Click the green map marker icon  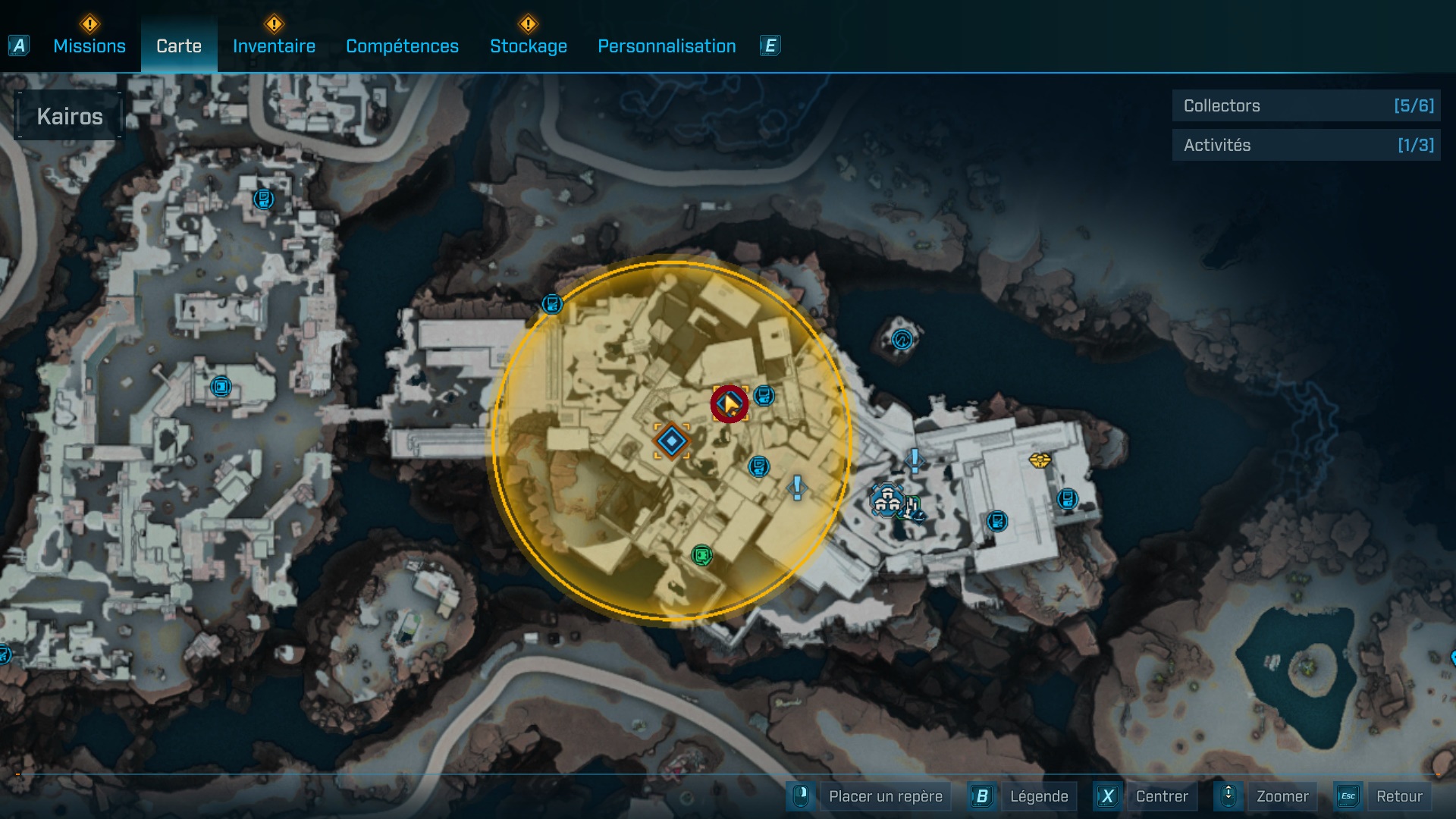702,556
